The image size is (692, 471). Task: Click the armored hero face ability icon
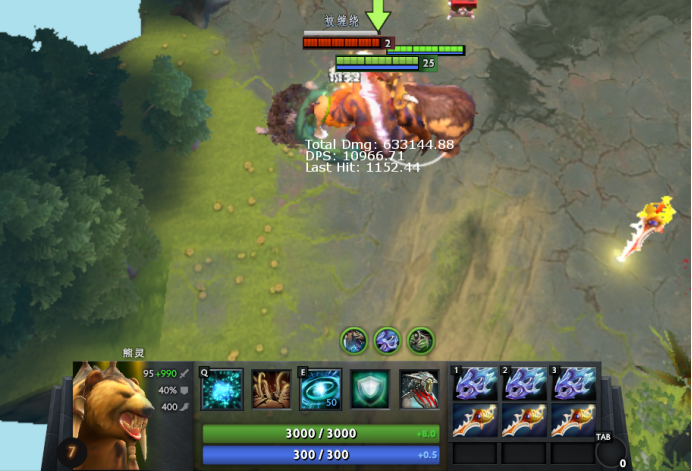[x=420, y=389]
